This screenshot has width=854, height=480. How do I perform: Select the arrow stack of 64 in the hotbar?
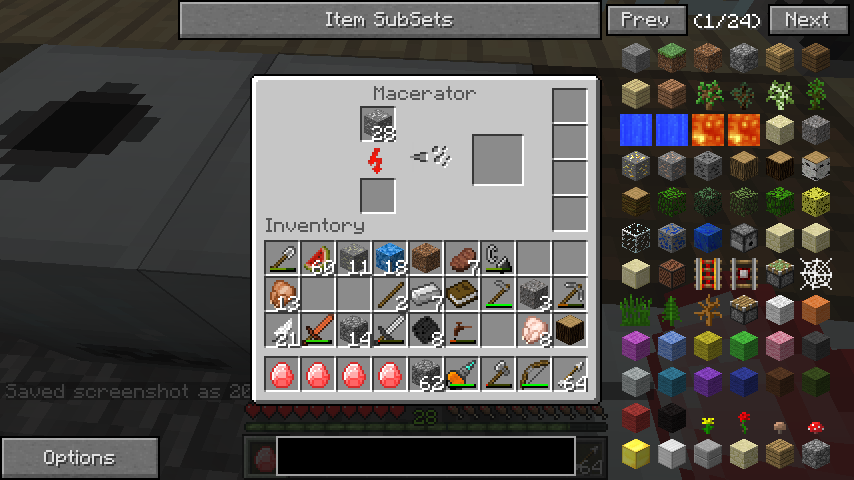pos(570,375)
